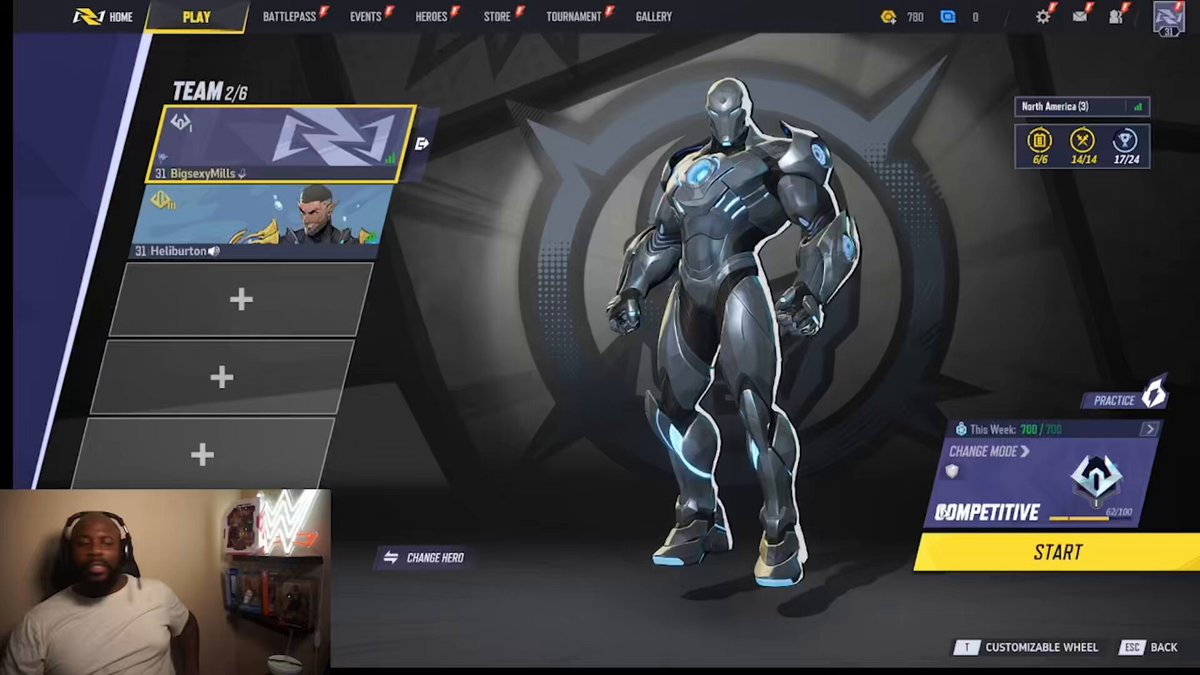Select BigsexyMills team member card
Image resolution: width=1200 pixels, height=675 pixels.
tap(280, 144)
